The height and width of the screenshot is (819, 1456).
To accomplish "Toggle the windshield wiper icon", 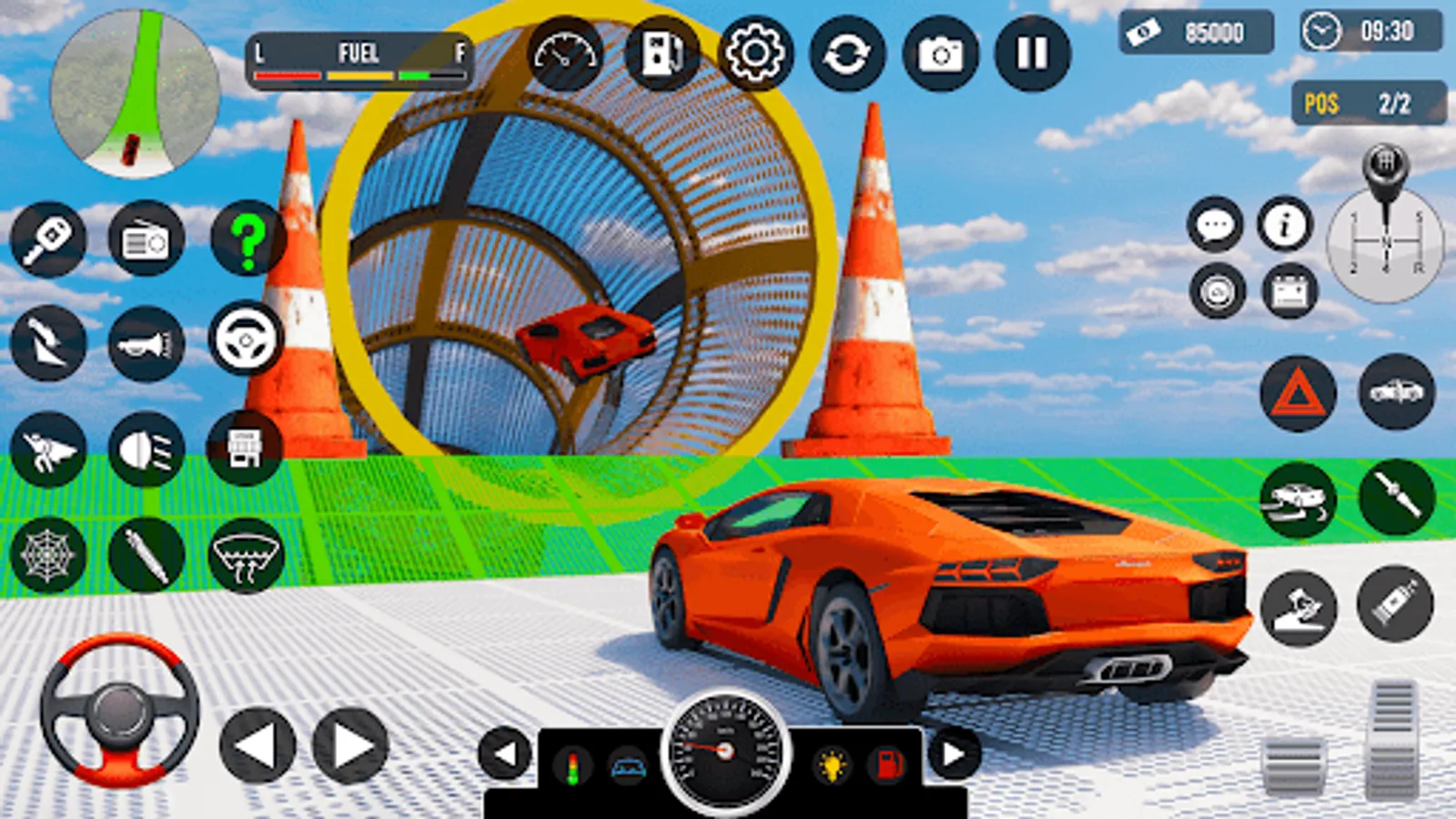I will click(246, 555).
